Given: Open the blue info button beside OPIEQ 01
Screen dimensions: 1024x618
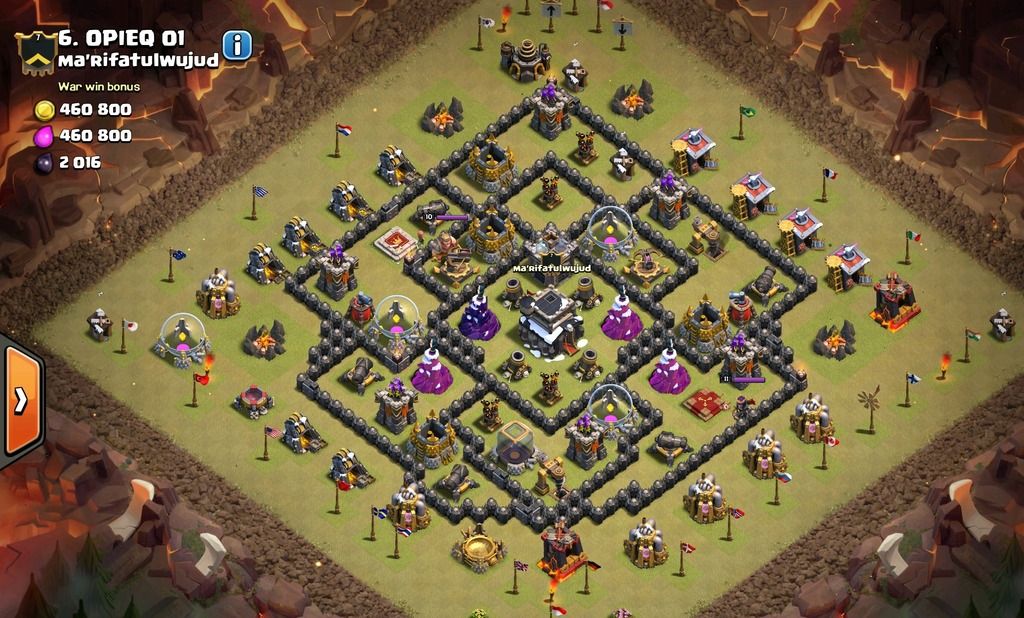Looking at the screenshot, I should click(236, 45).
